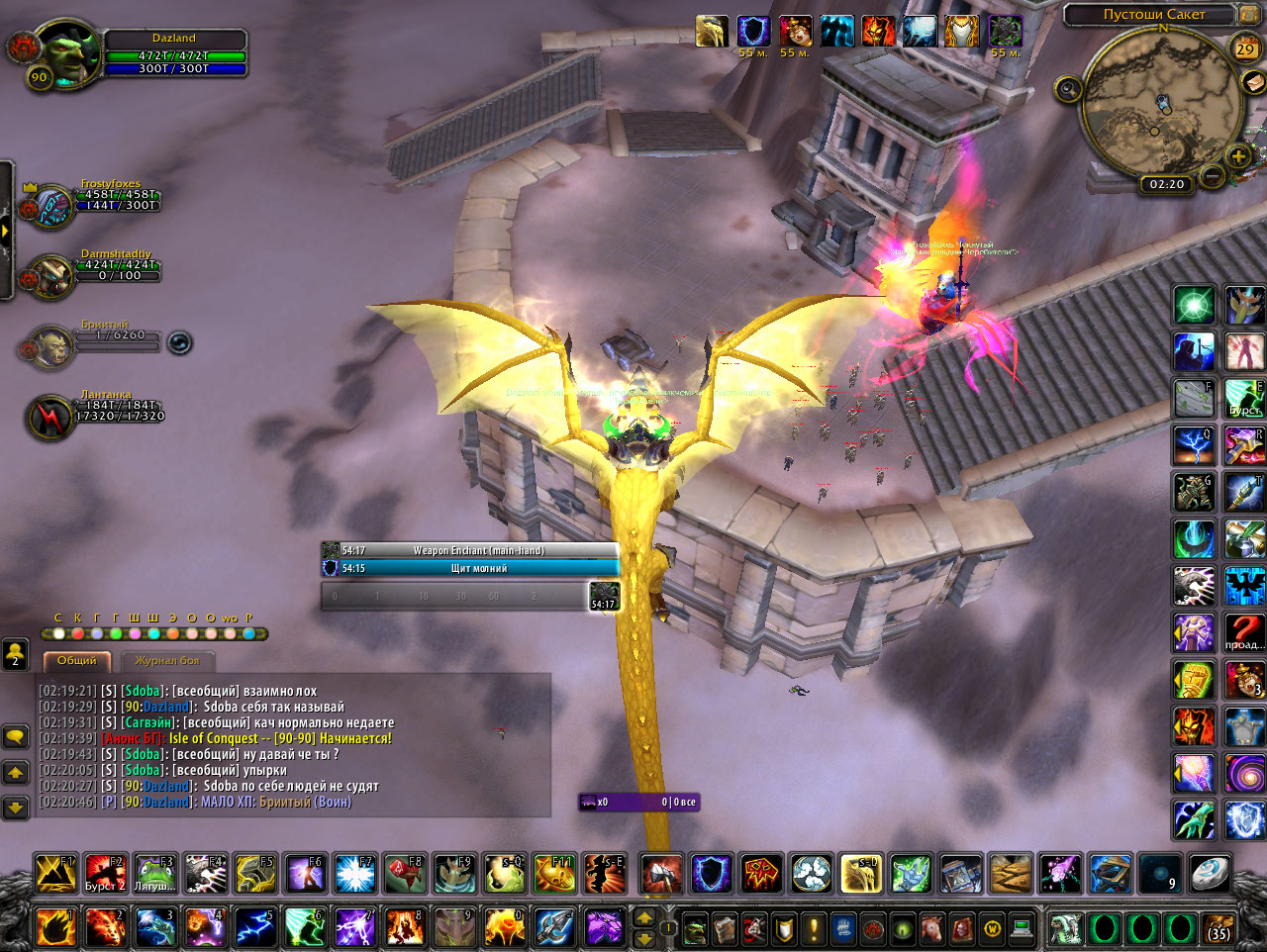
Task: Switch to the Общий chat tab
Action: click(x=76, y=660)
